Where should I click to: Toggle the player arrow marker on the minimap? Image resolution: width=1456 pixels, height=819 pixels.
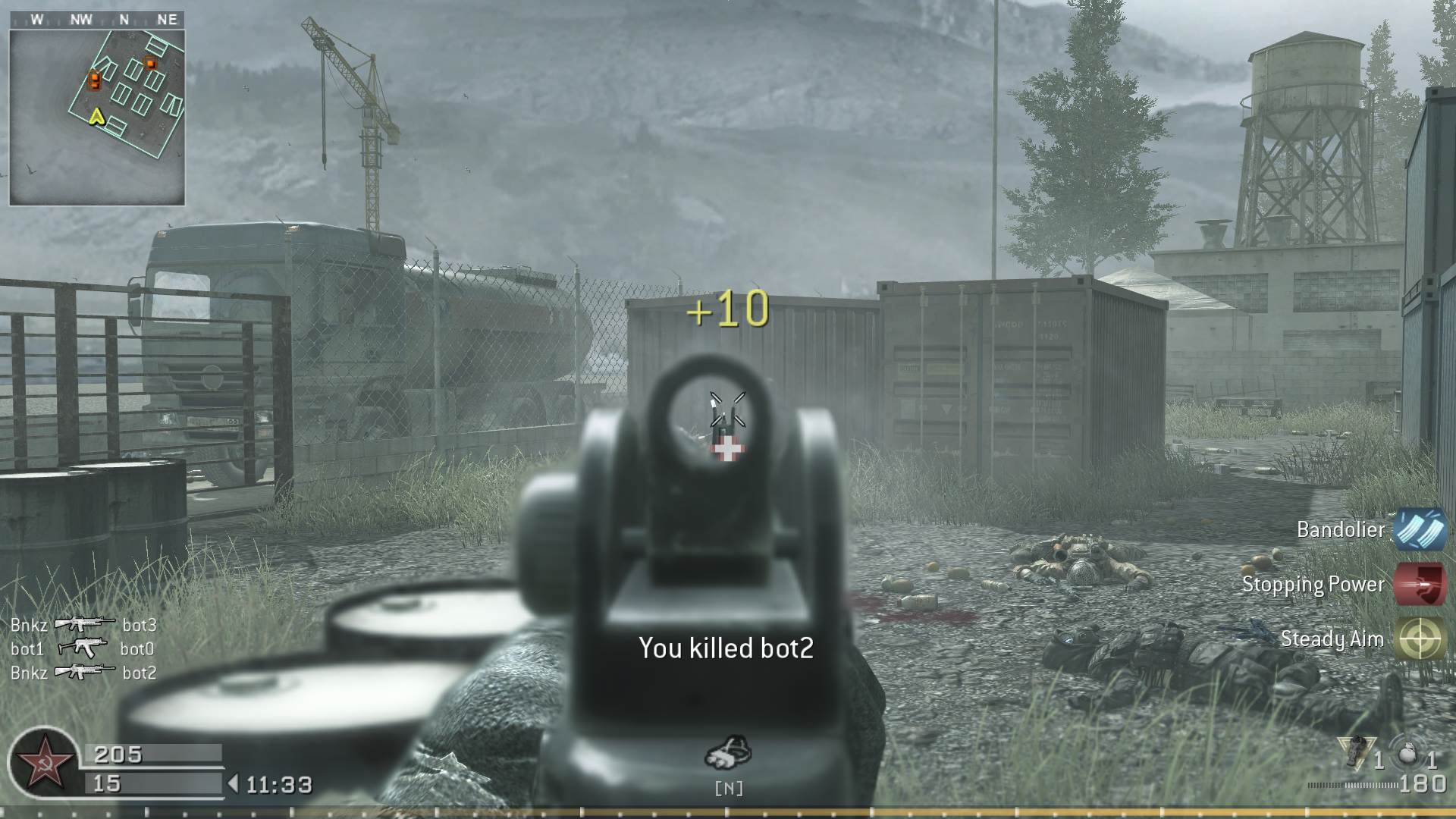tap(96, 118)
